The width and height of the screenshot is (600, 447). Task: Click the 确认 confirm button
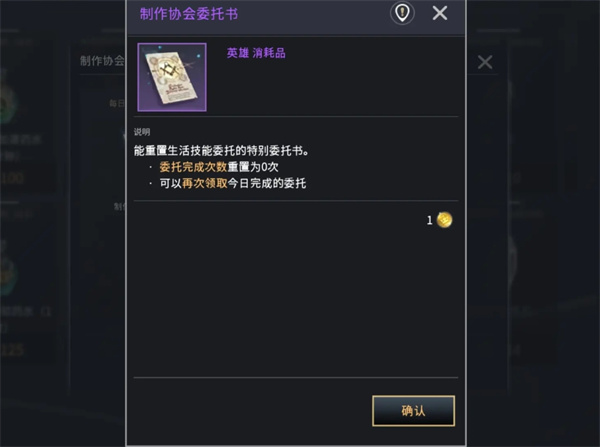click(x=413, y=410)
